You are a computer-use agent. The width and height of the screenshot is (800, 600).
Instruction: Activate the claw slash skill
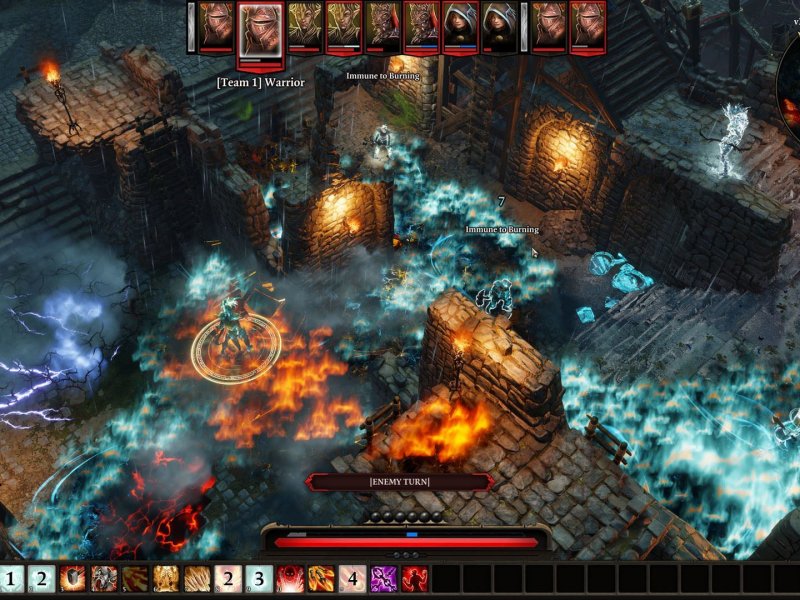pos(197,579)
